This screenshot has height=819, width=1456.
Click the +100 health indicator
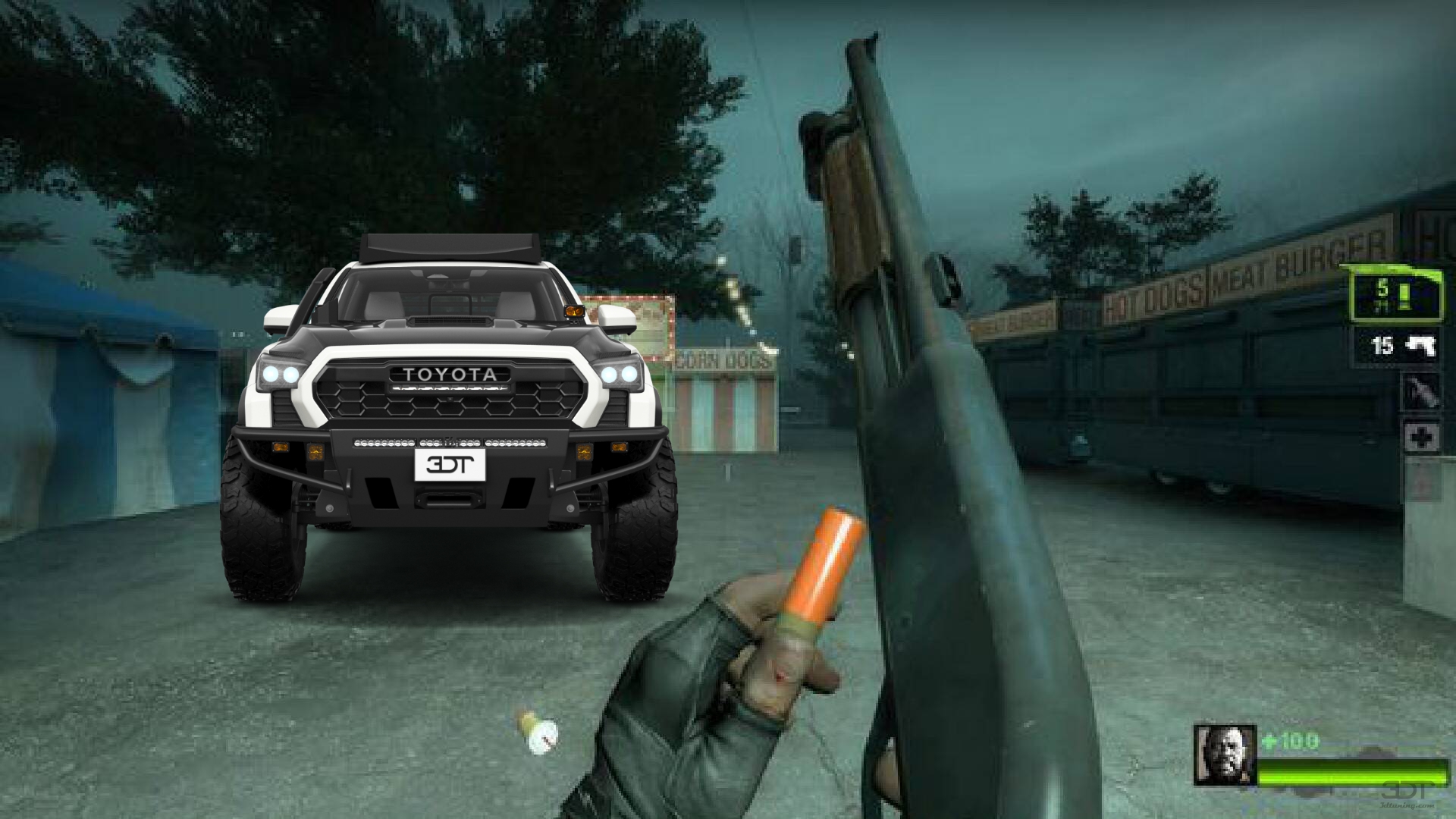(1289, 739)
